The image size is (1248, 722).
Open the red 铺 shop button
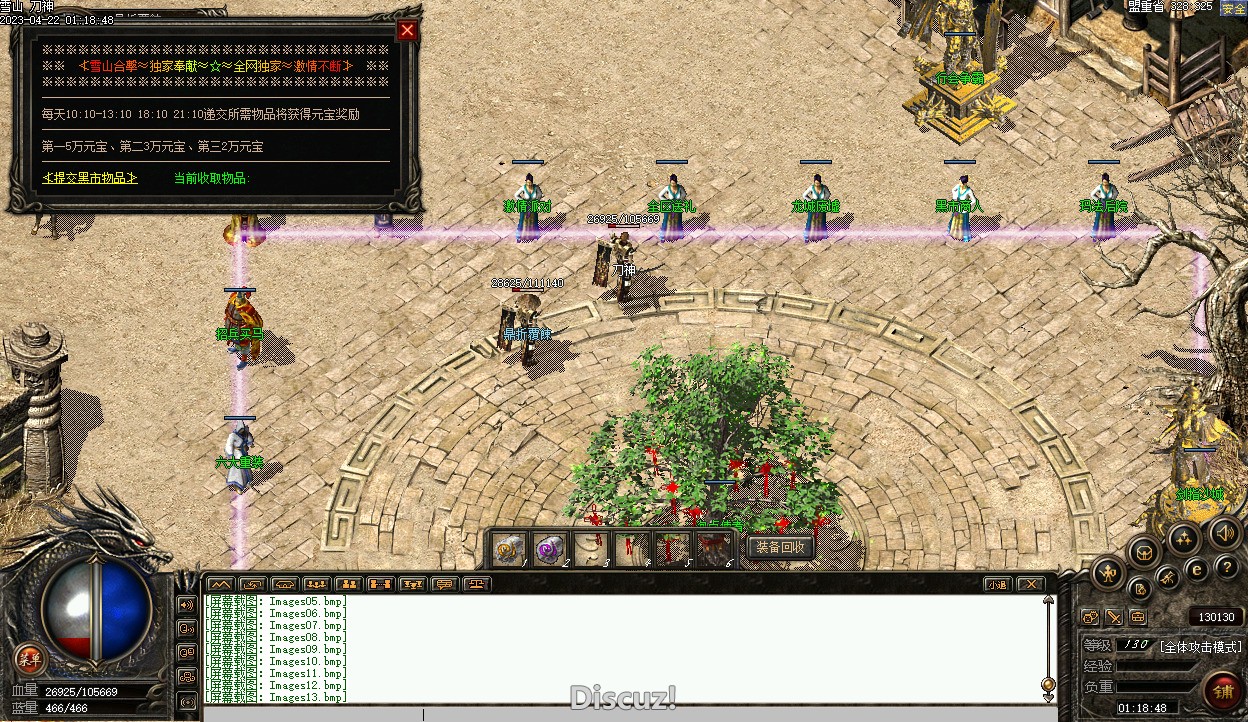point(1222,690)
